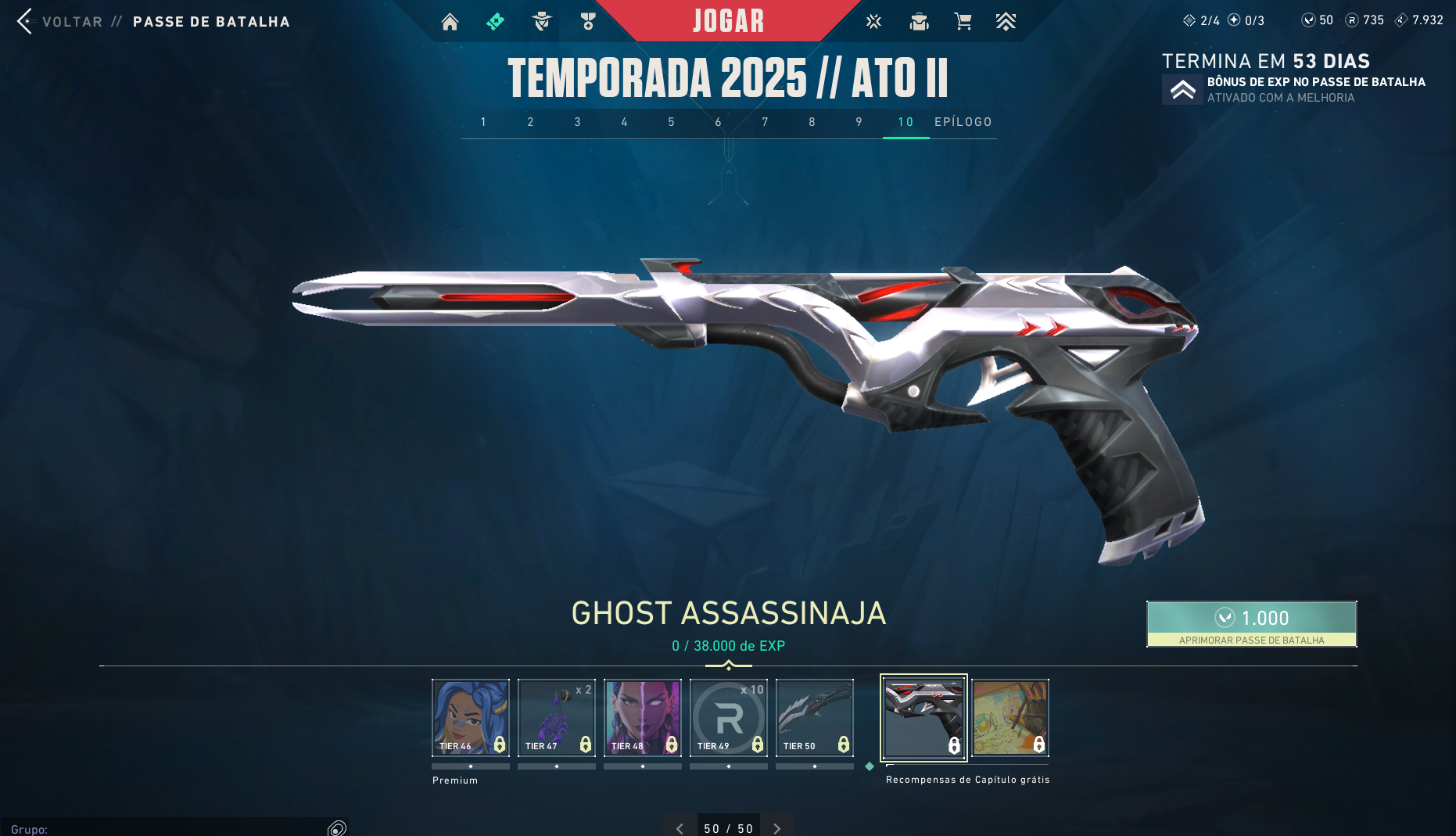
Task: Switch to chapter 1 tab
Action: click(x=483, y=122)
